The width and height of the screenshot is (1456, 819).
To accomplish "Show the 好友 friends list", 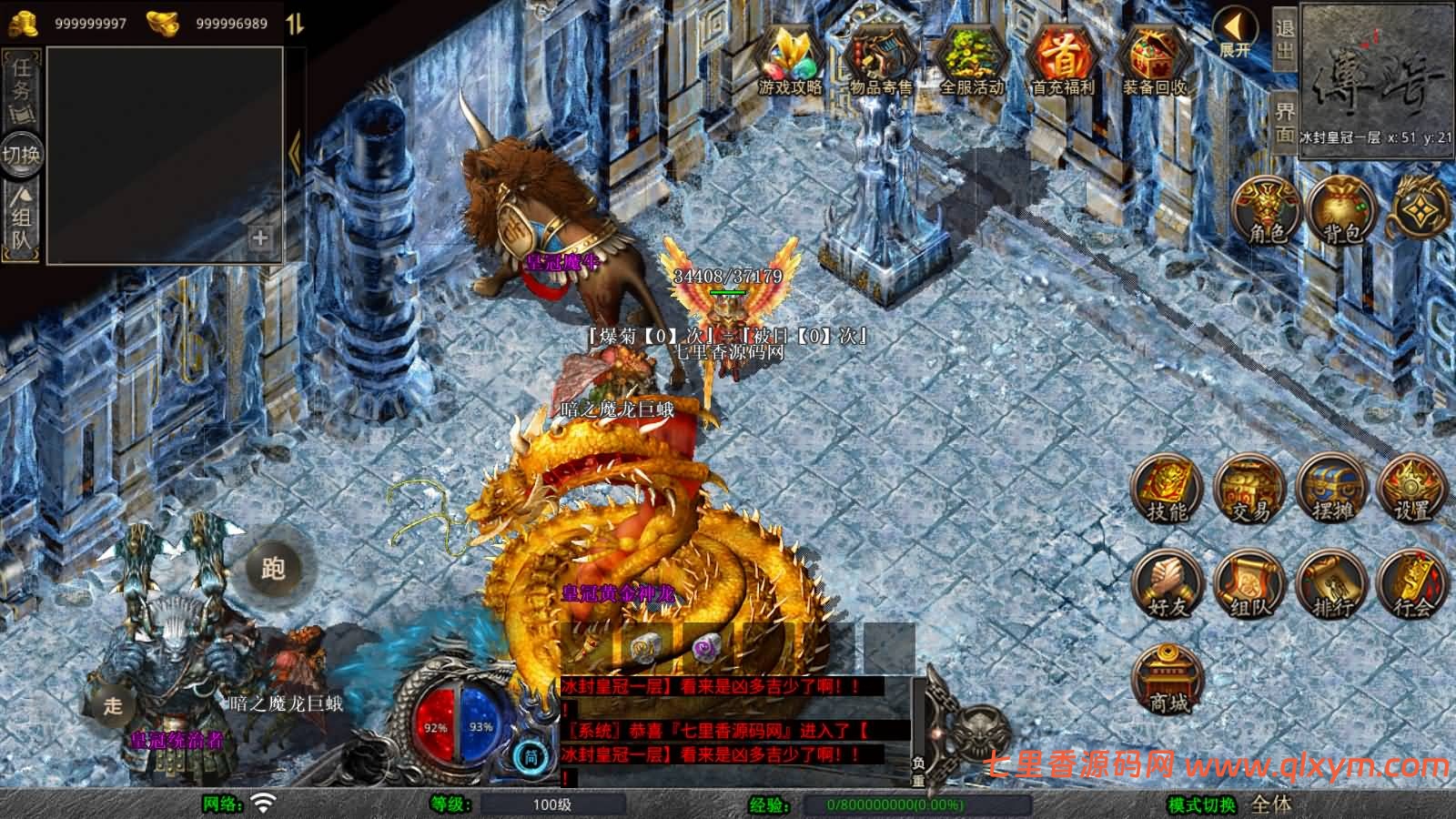I will point(1167,585).
